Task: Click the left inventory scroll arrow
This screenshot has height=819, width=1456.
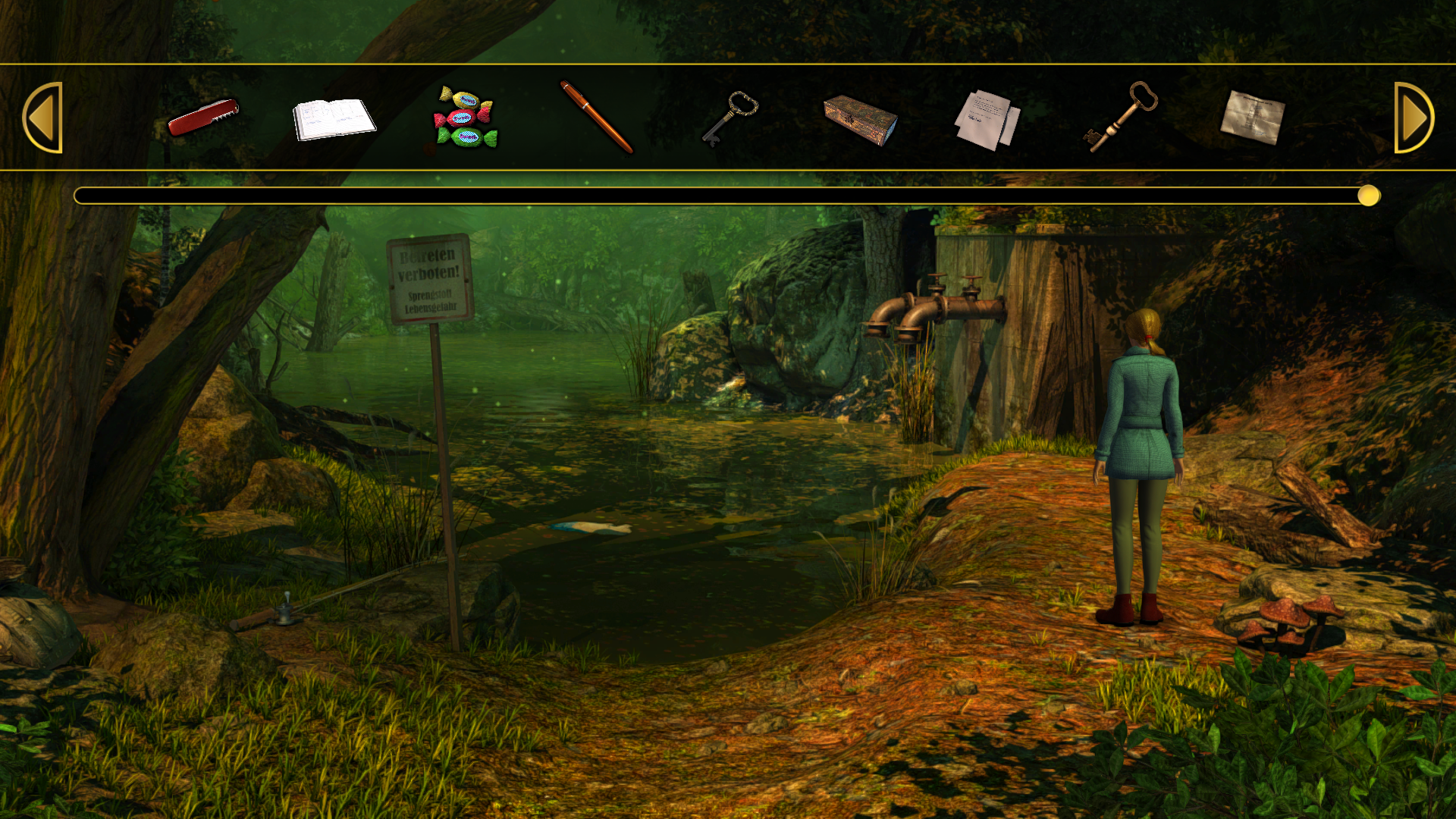Action: pyautogui.click(x=42, y=118)
